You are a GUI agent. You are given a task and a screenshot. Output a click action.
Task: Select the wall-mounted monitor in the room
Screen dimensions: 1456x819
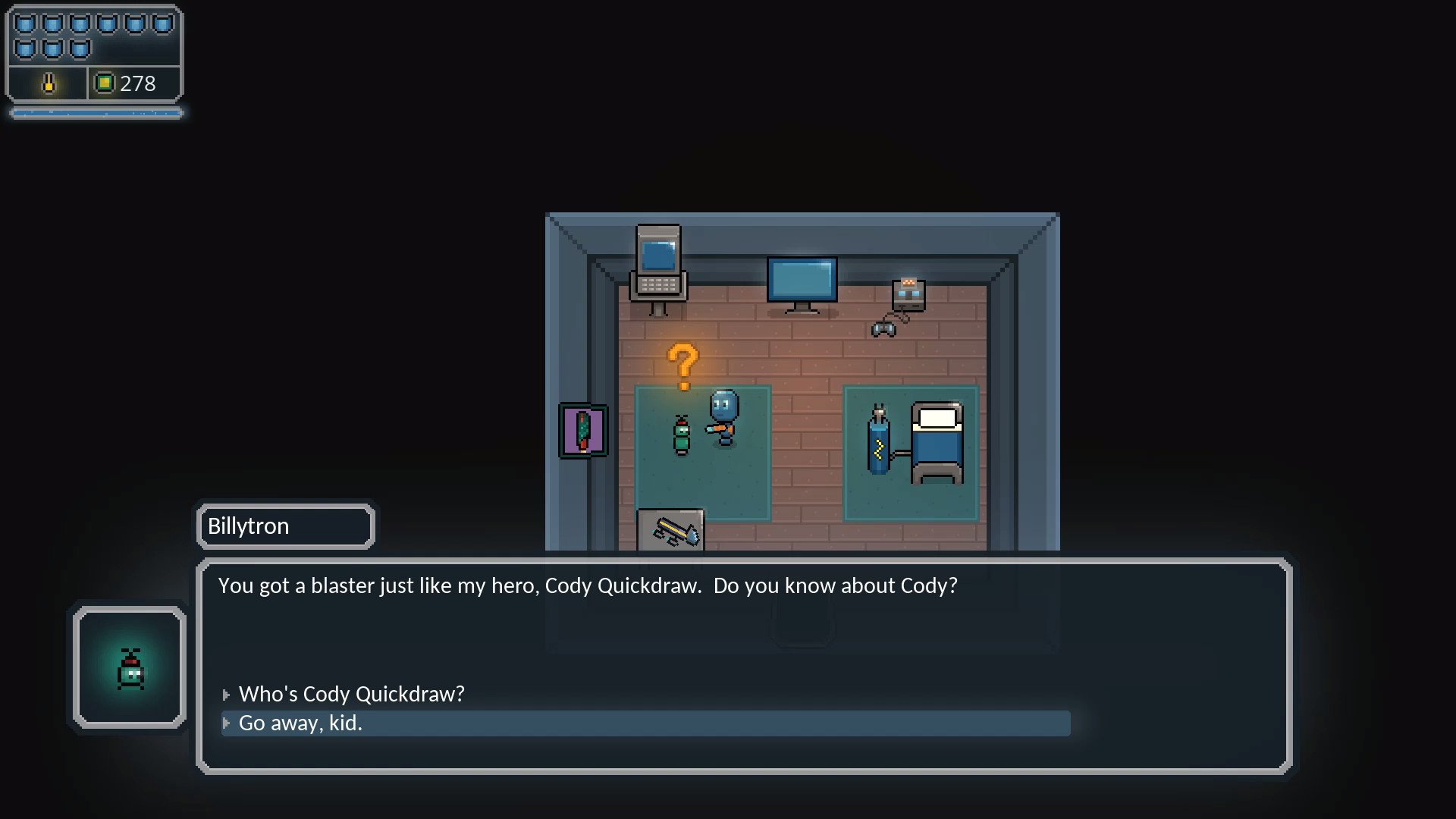[x=802, y=282]
